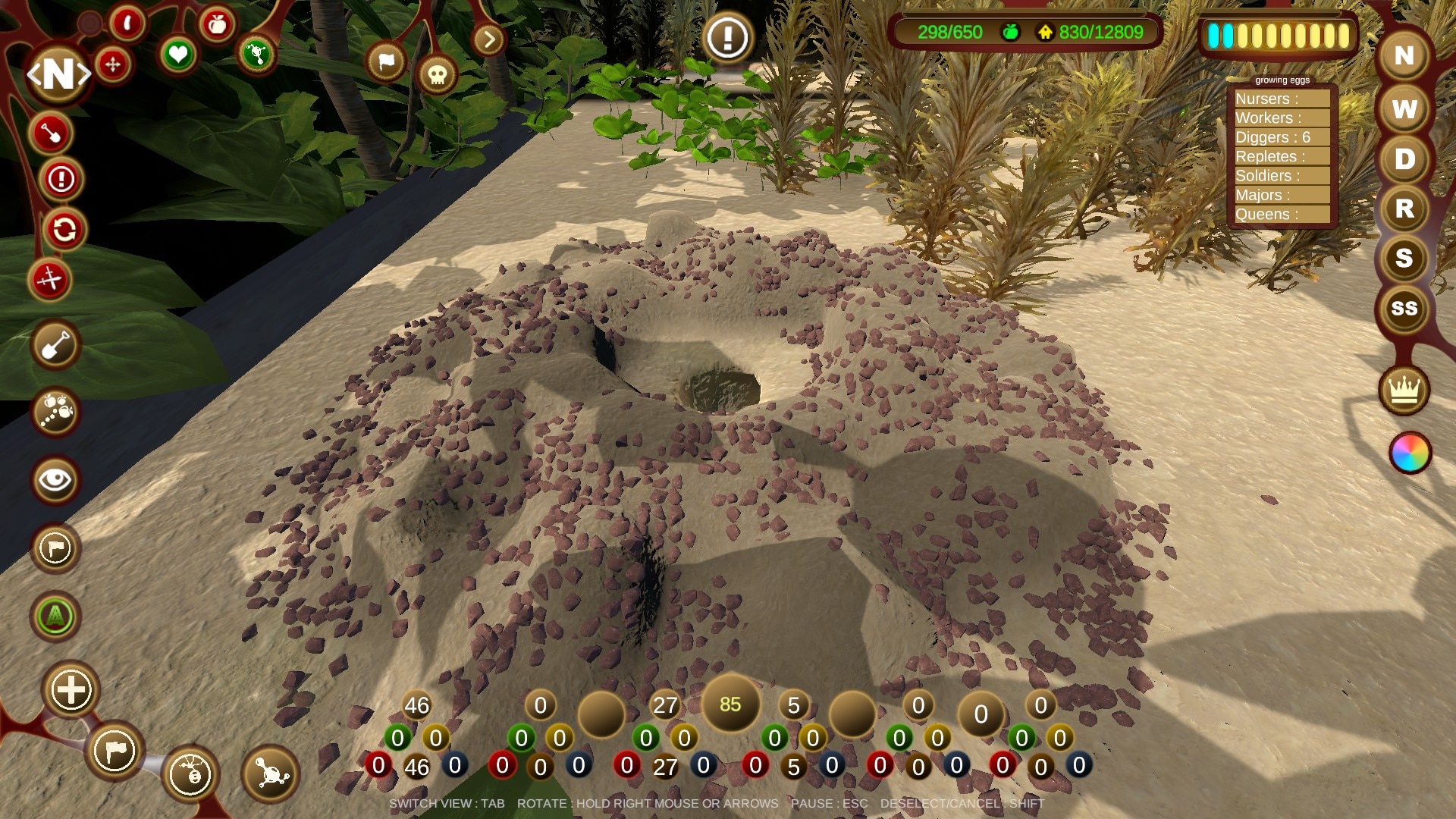Select the SS caste button

1404,309
